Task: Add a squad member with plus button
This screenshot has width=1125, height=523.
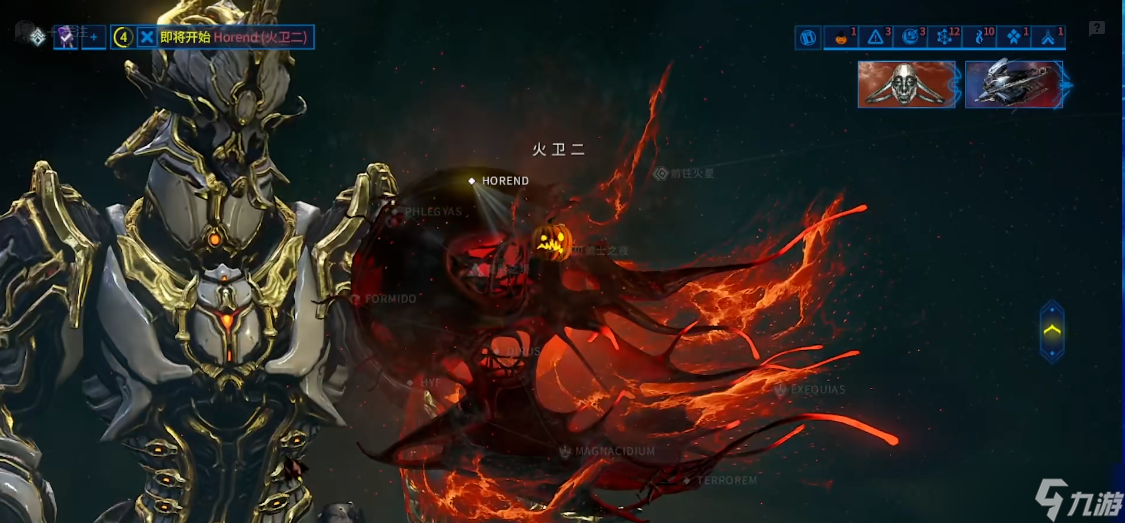Action: point(93,37)
